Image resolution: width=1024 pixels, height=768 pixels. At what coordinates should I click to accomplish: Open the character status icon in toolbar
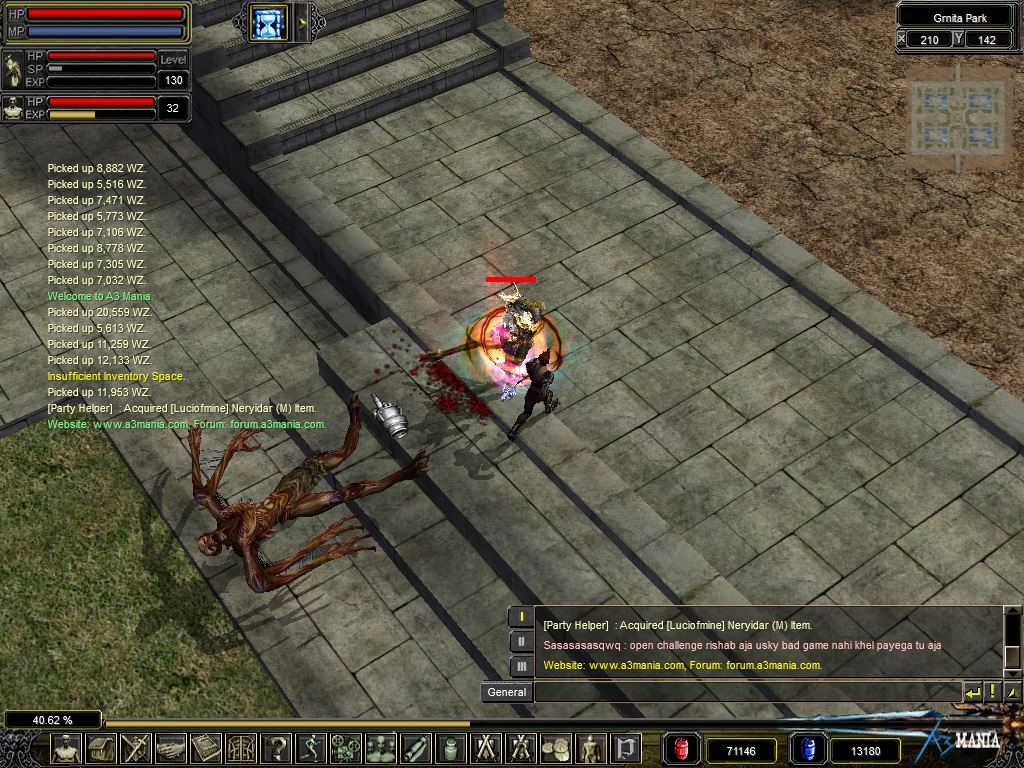pos(67,747)
